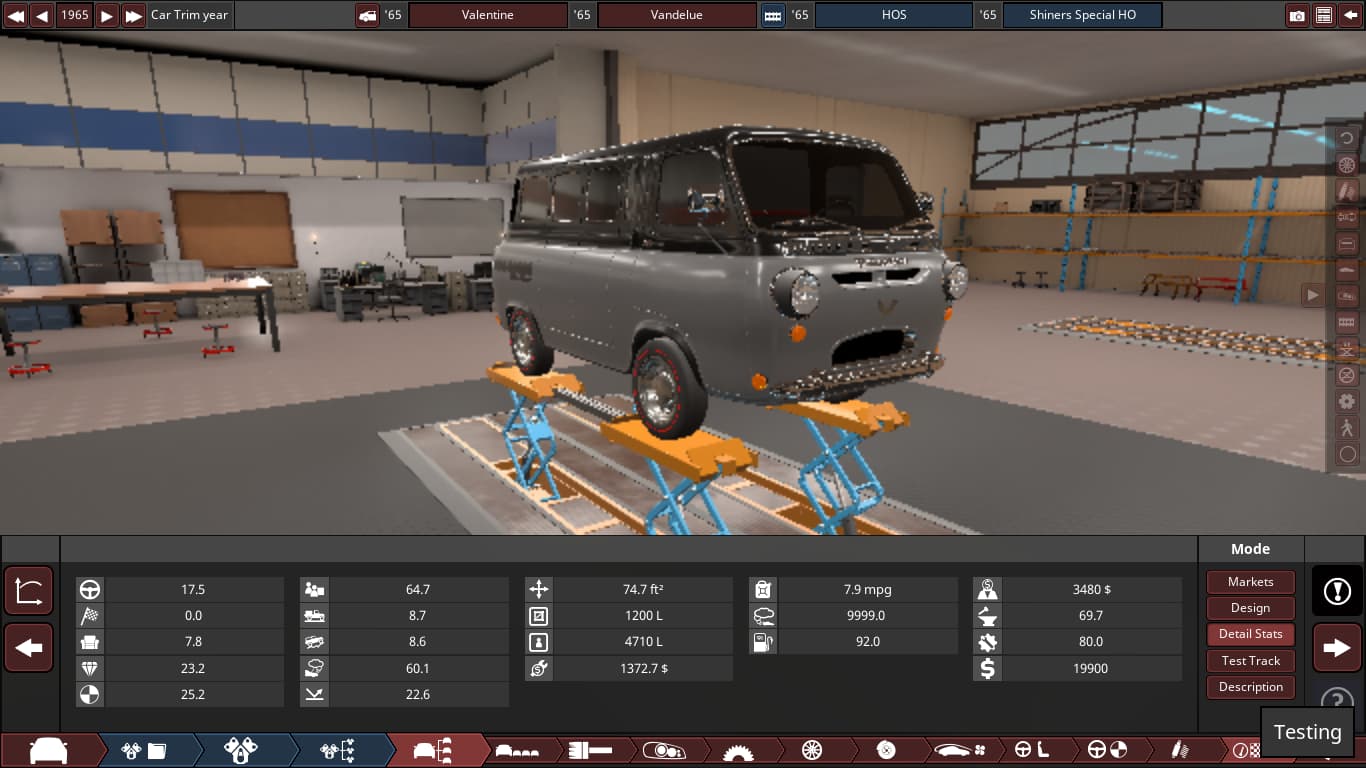Select the Detail Stats mode
This screenshot has width=1366, height=768.
[x=1250, y=634]
